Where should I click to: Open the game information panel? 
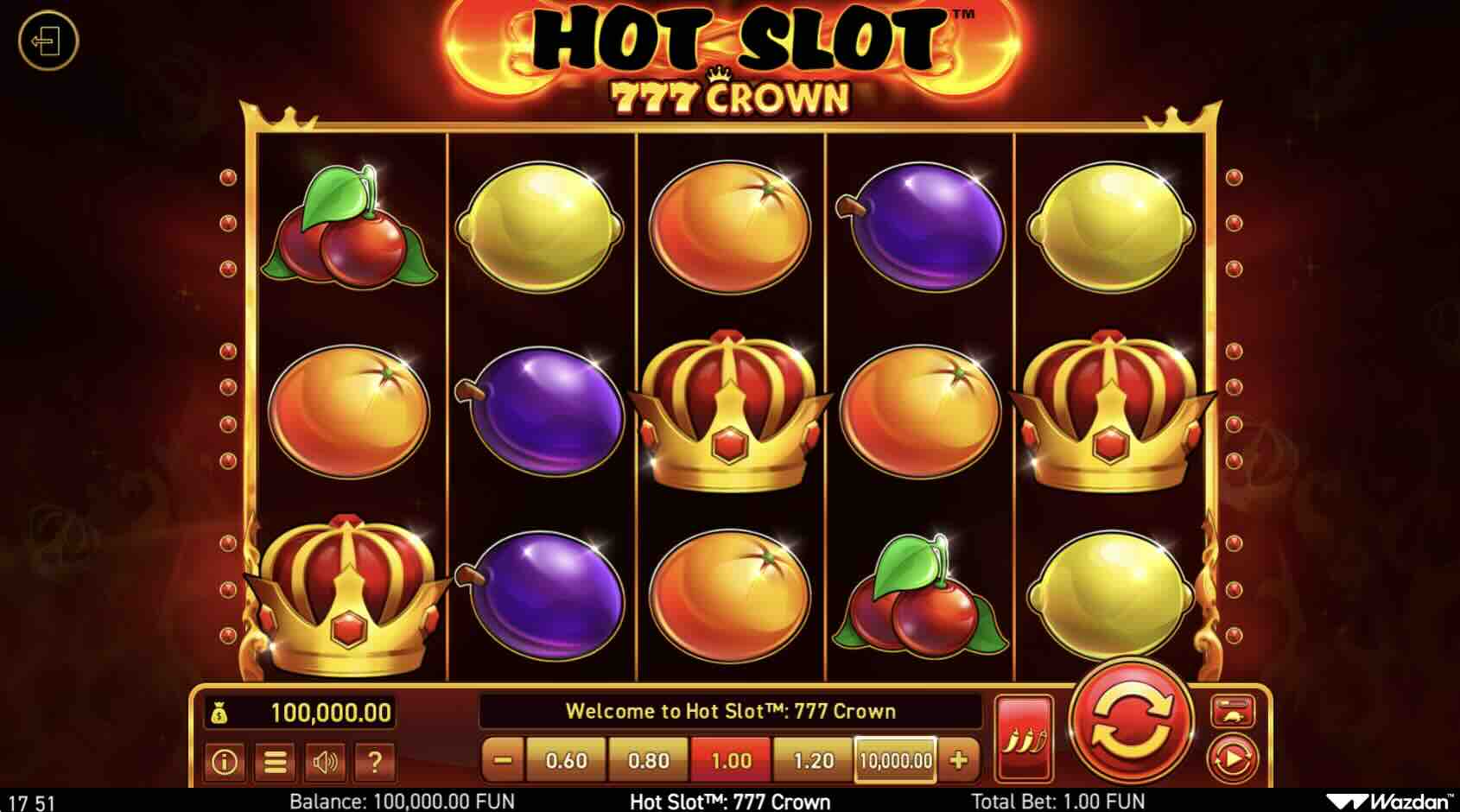tap(223, 764)
